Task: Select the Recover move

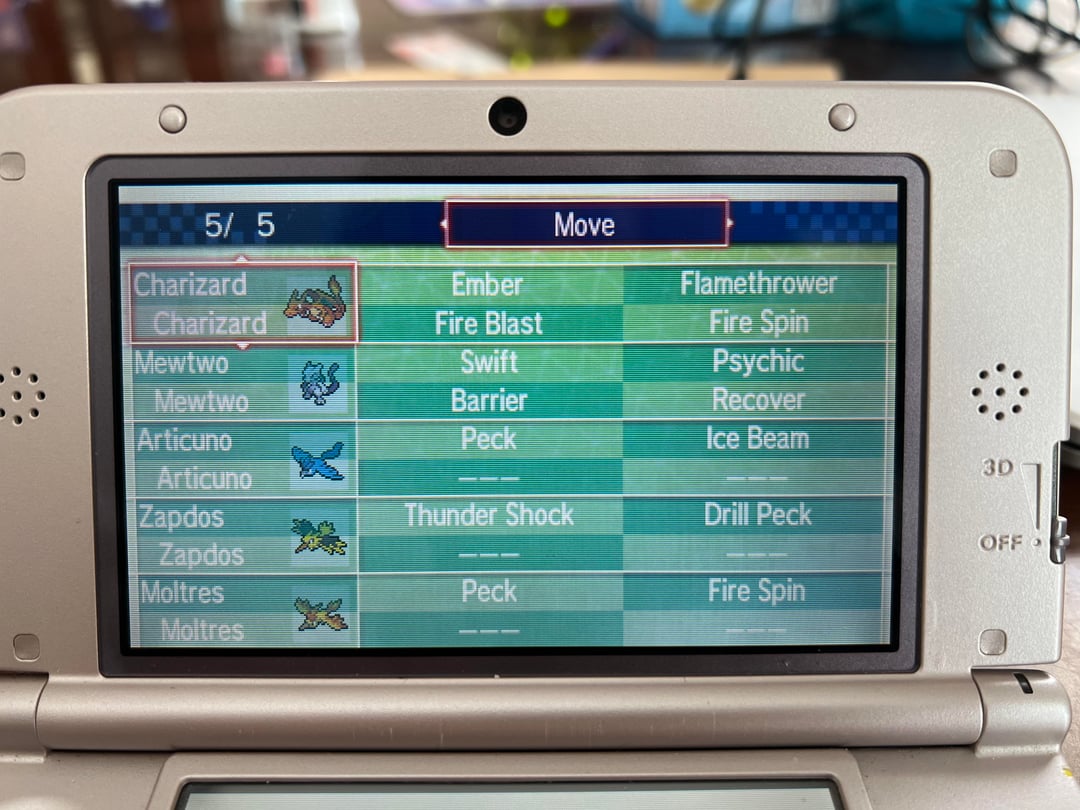Action: point(758,400)
